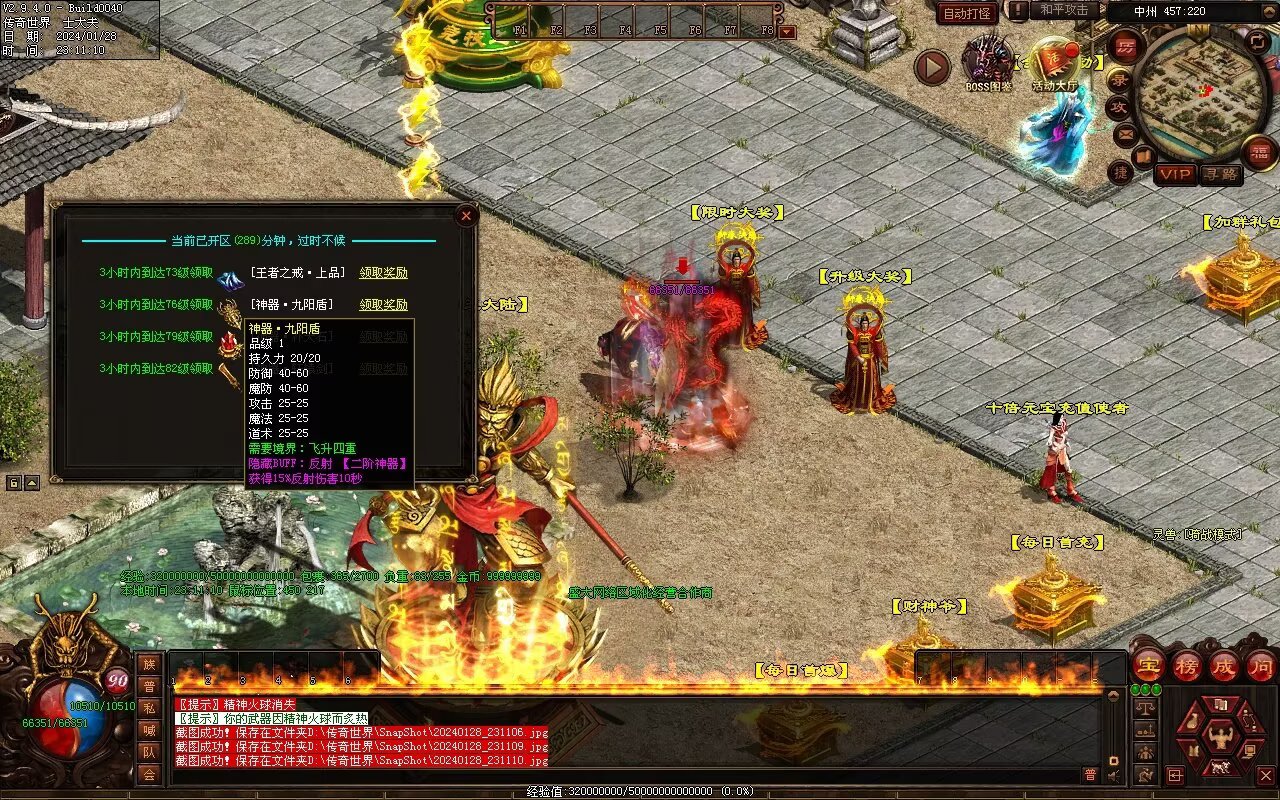
Task: Open the 寻路 pathfinding button
Action: click(1220, 174)
